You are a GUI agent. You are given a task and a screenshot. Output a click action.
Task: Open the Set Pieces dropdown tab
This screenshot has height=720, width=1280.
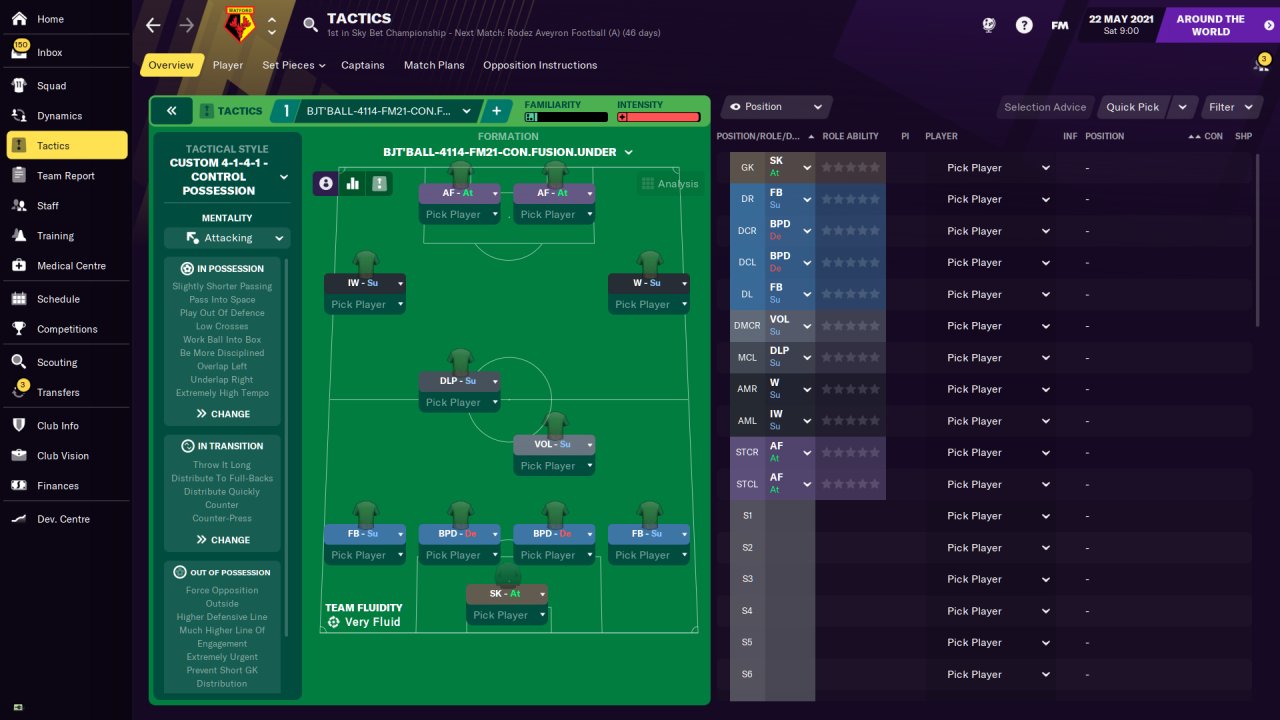294,65
